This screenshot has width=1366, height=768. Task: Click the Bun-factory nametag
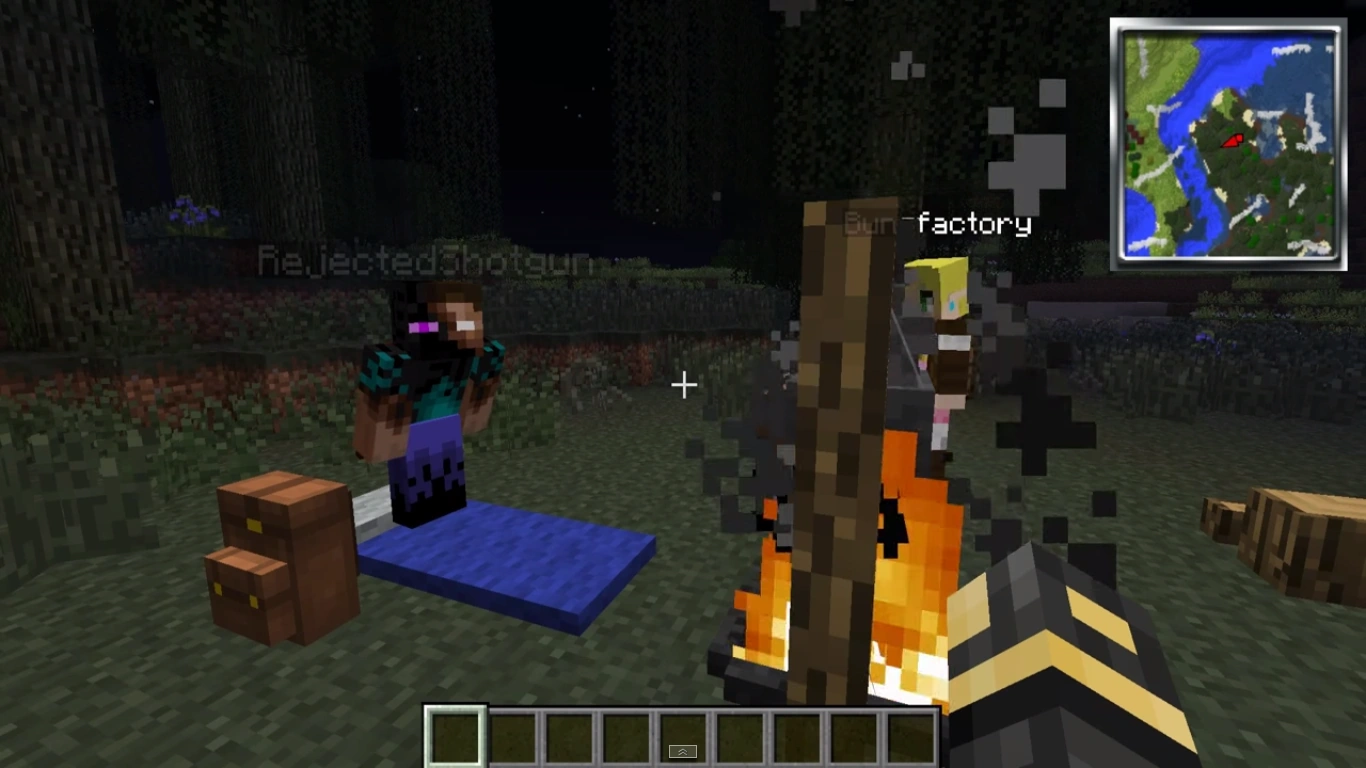tap(938, 223)
